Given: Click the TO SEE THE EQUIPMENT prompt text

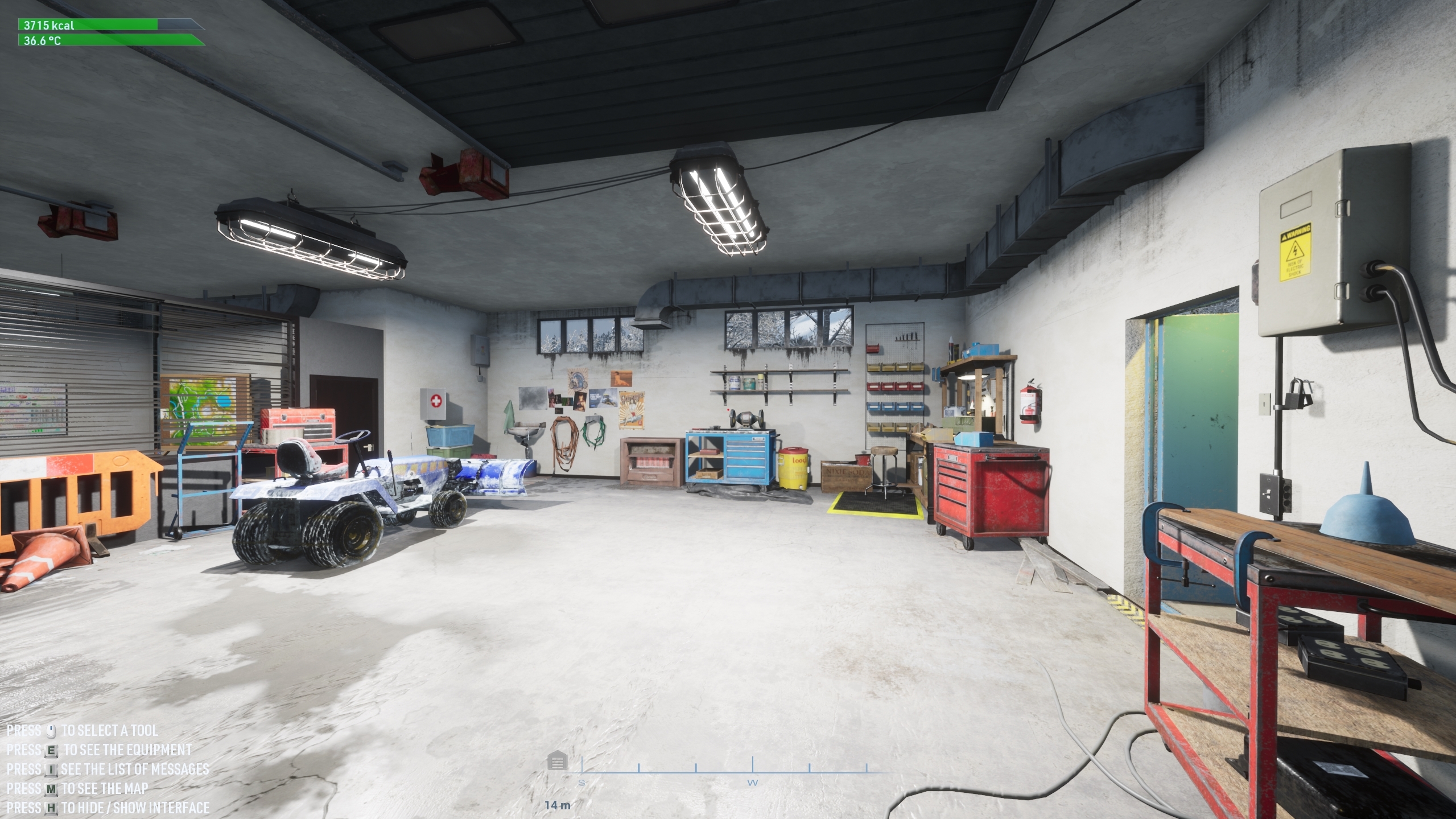Looking at the screenshot, I should point(128,750).
